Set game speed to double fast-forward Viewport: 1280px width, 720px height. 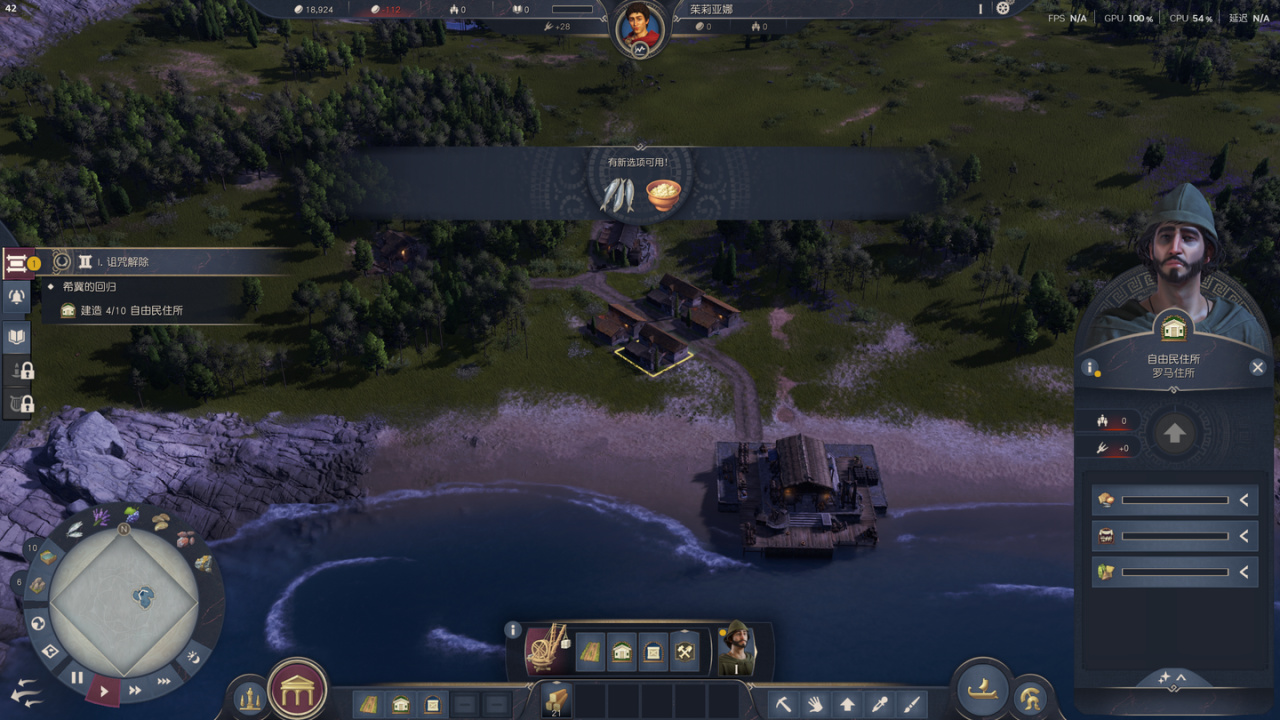(135, 689)
